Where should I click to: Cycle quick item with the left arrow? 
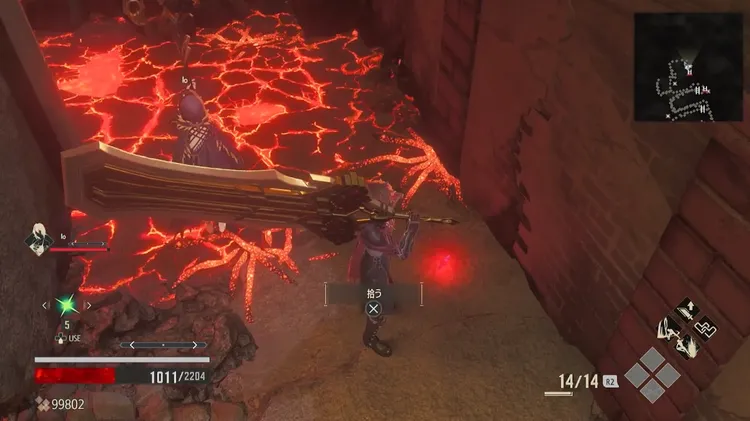[45, 304]
